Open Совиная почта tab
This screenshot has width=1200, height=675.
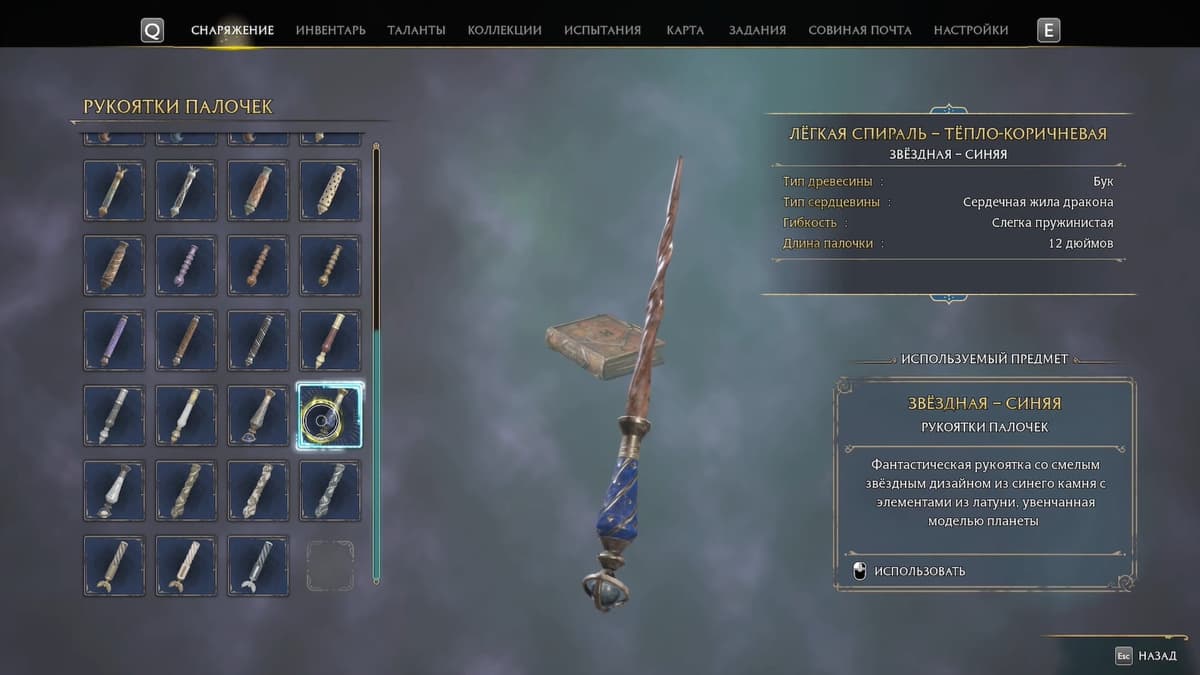859,30
